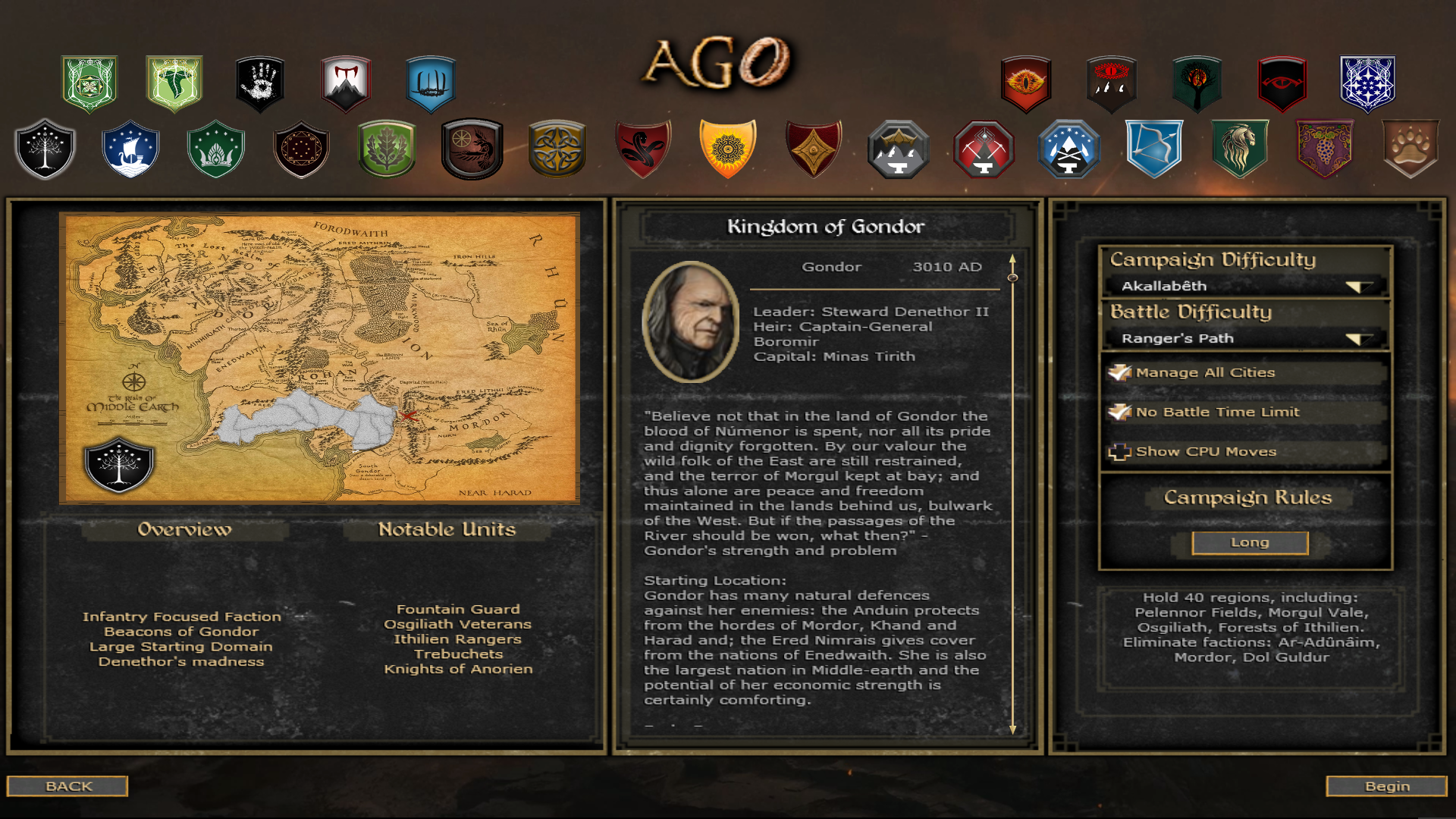Select the red serpent faction shield
This screenshot has height=819, width=1456.
pyautogui.click(x=643, y=149)
